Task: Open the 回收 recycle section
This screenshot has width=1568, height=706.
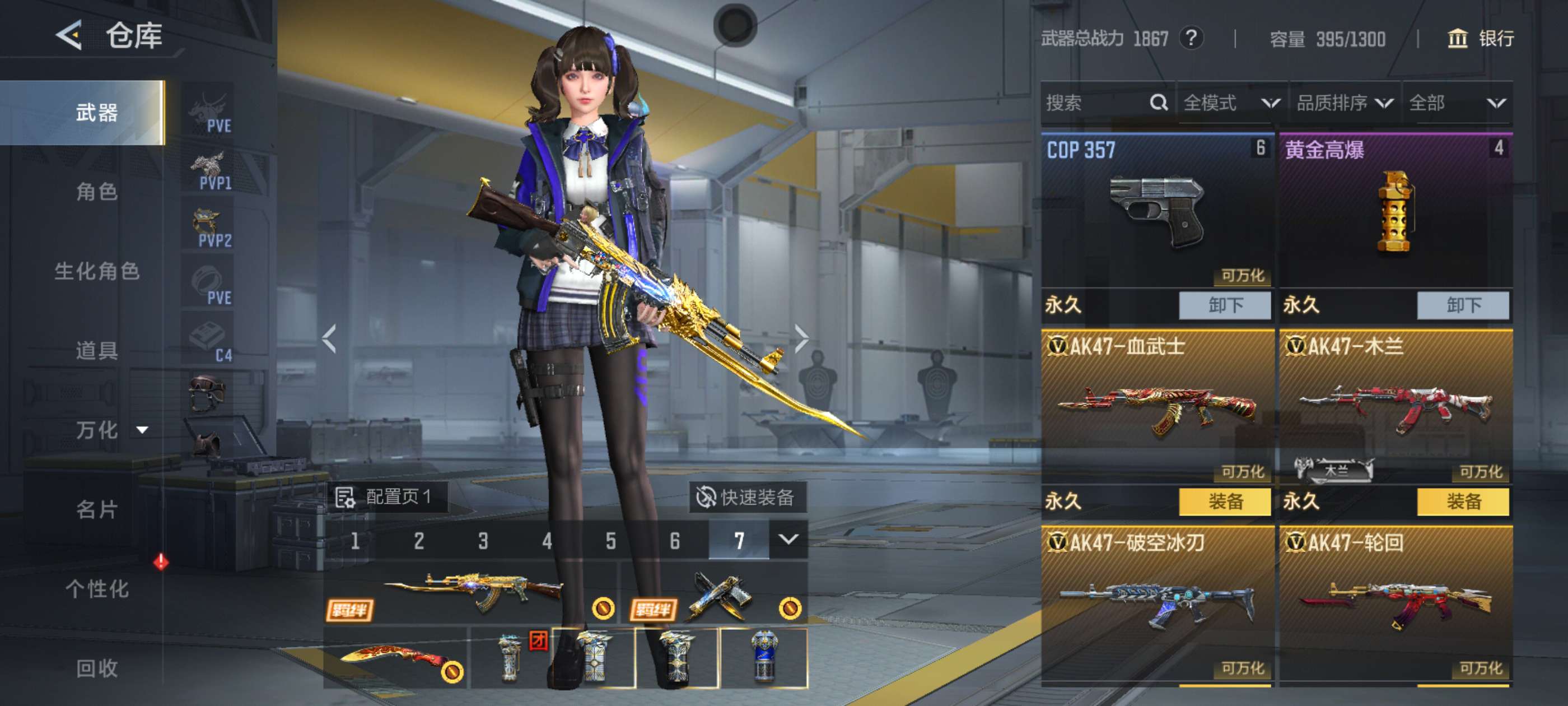Action: 97,668
